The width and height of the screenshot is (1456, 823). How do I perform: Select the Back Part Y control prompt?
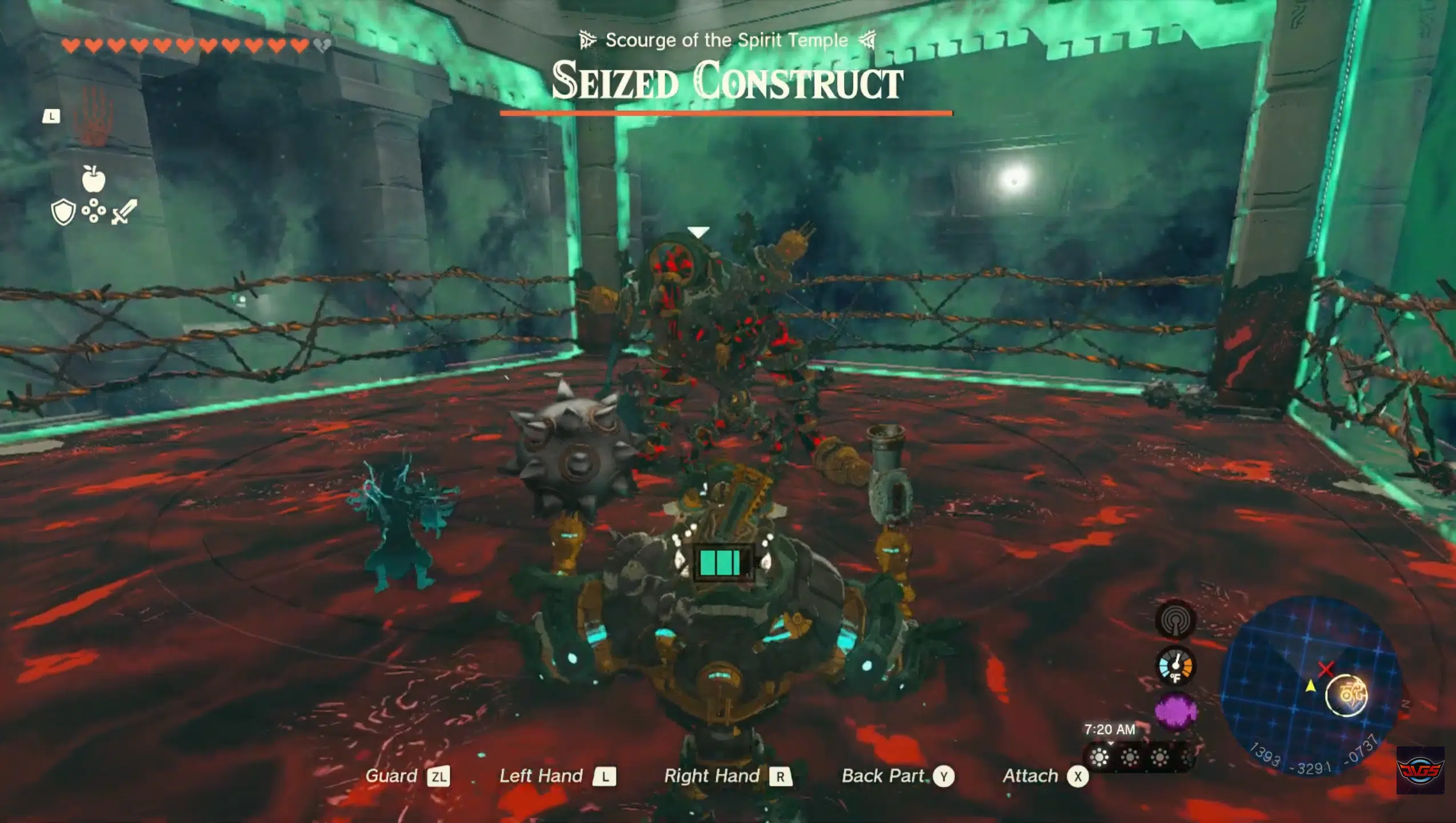[x=899, y=776]
